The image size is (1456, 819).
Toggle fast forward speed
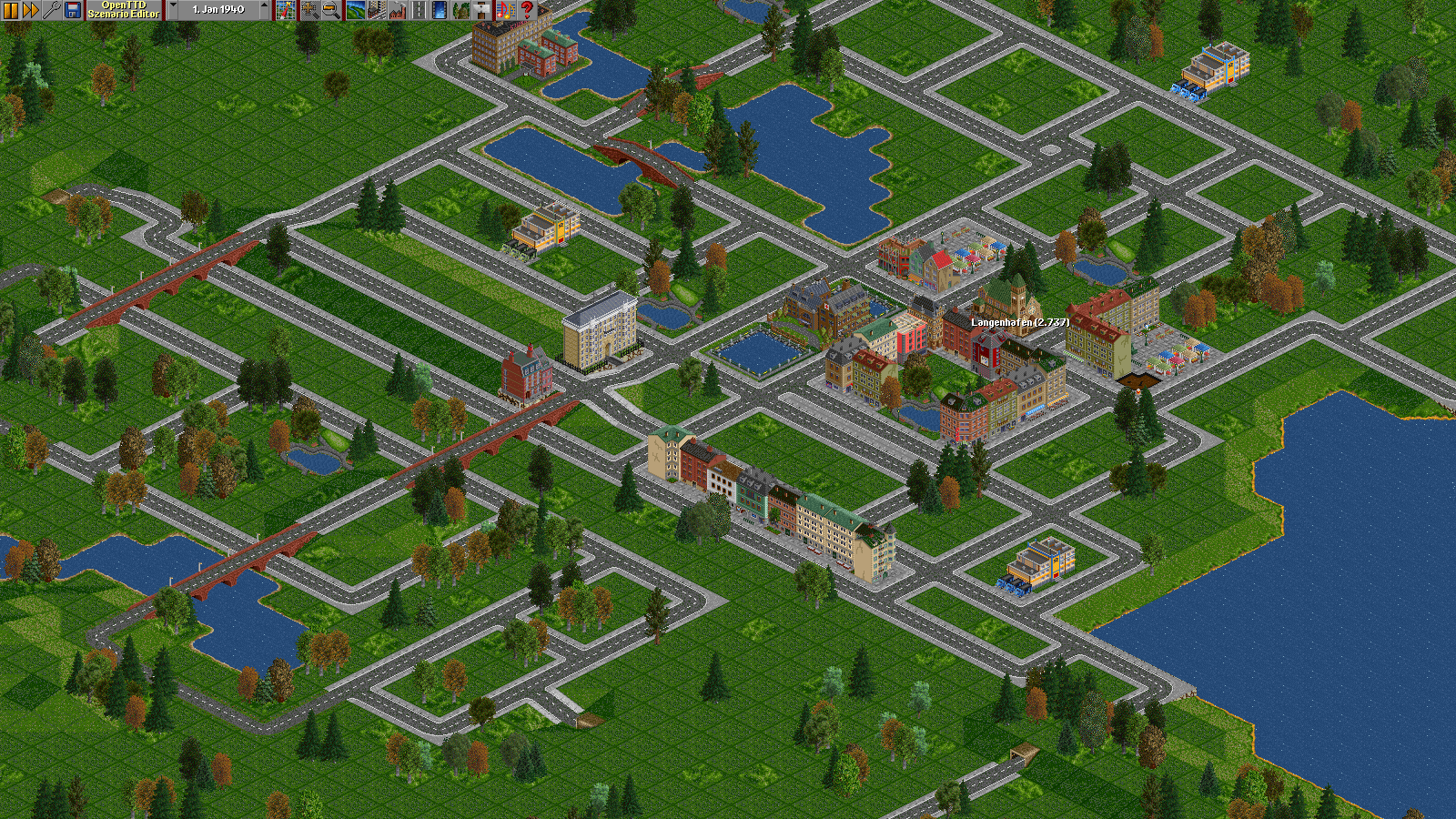pyautogui.click(x=31, y=10)
